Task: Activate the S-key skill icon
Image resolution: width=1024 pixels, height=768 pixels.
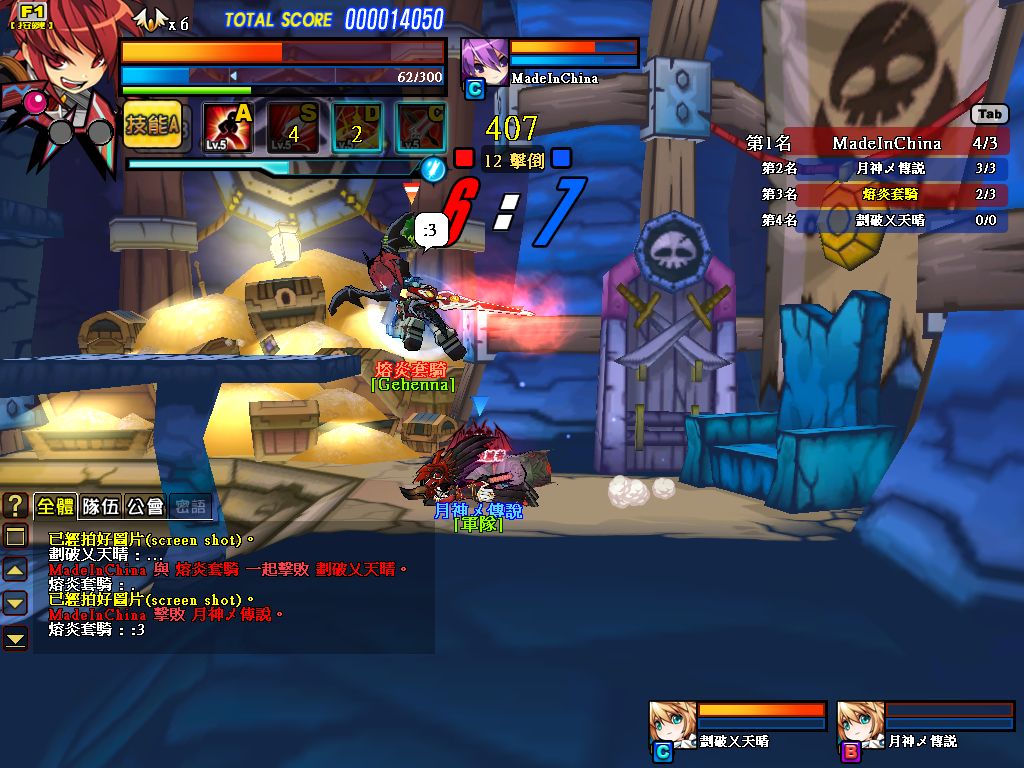Action: (x=293, y=128)
